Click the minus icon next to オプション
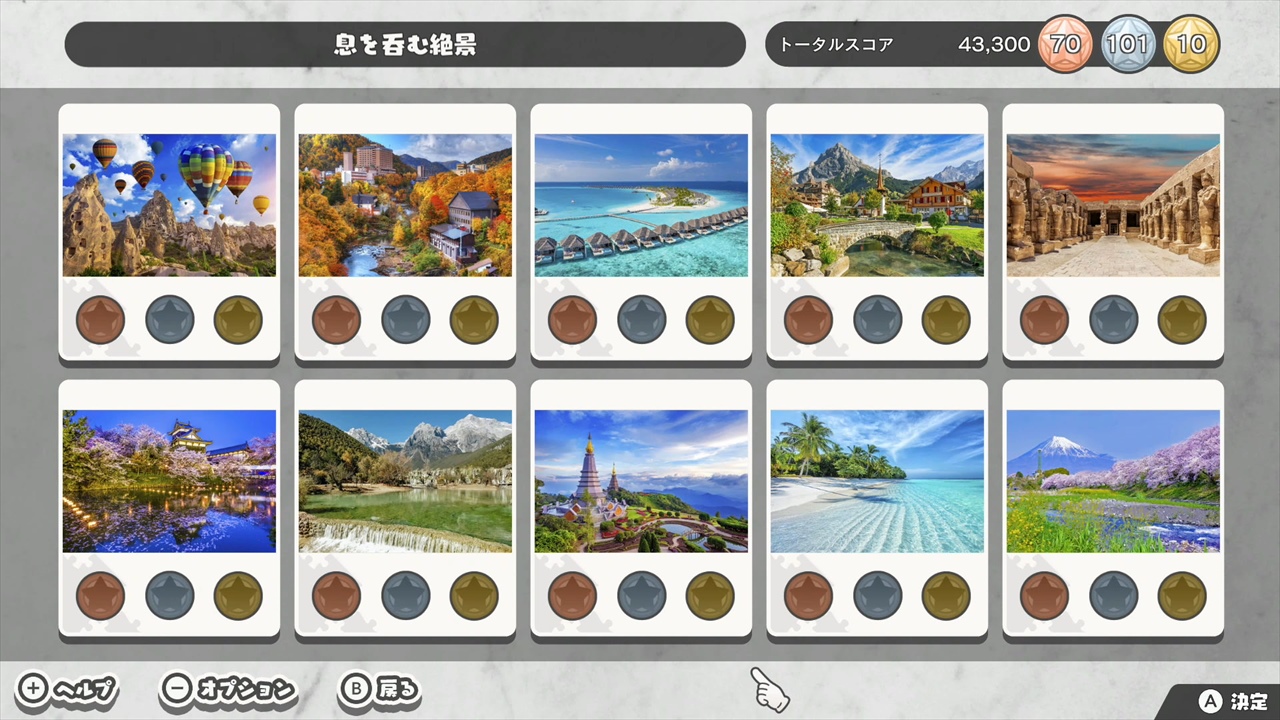Viewport: 1280px width, 720px height. coord(176,689)
